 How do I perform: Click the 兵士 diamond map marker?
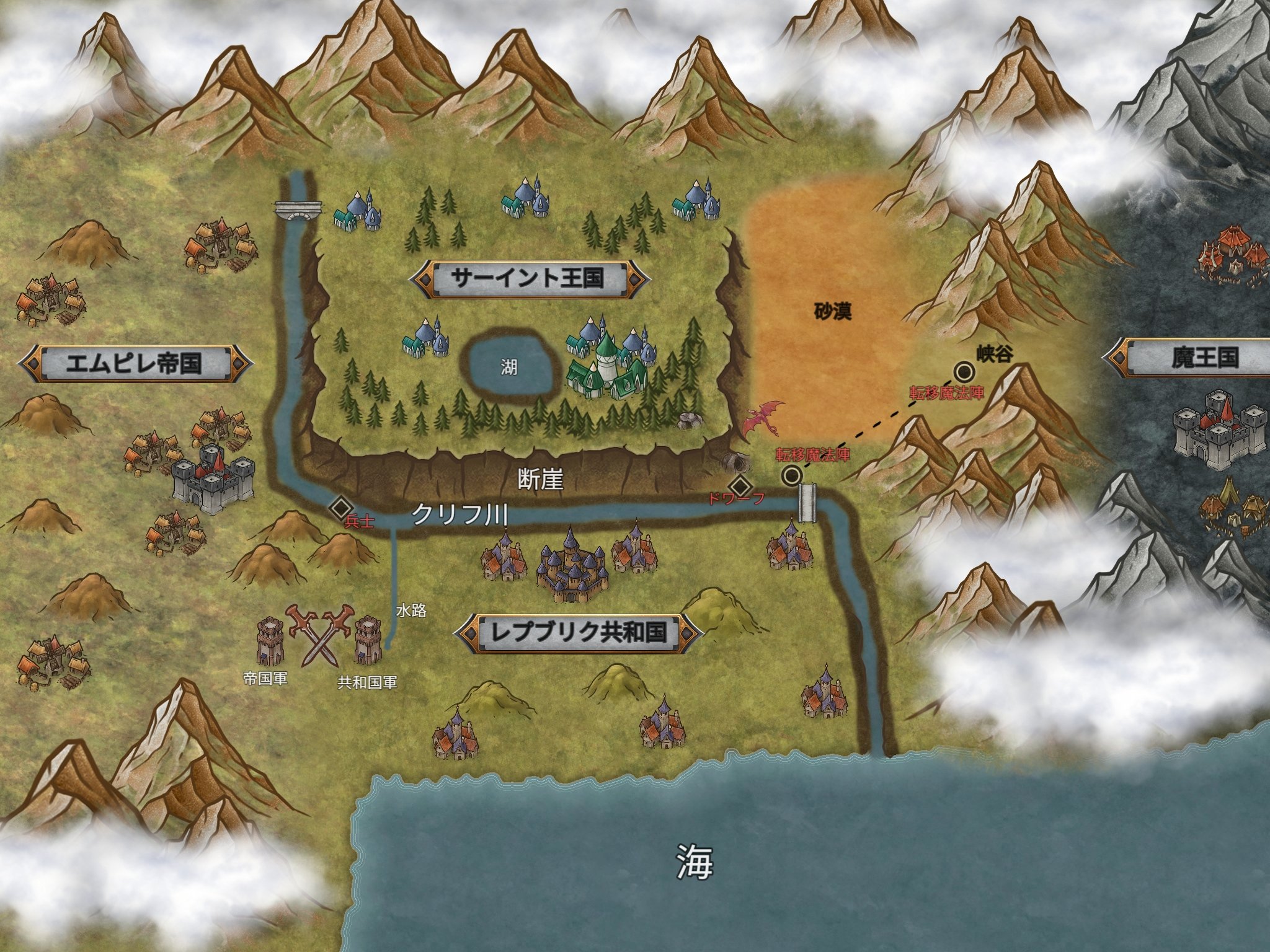coord(340,507)
